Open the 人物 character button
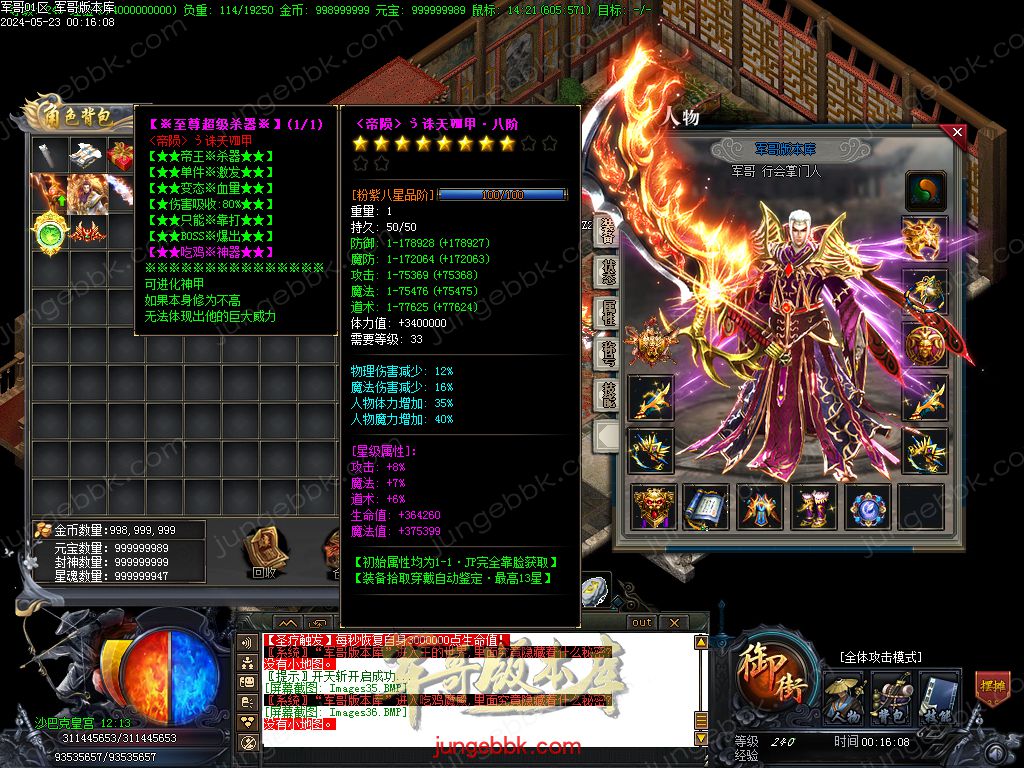Screen dimensions: 1024x768 click(843, 699)
